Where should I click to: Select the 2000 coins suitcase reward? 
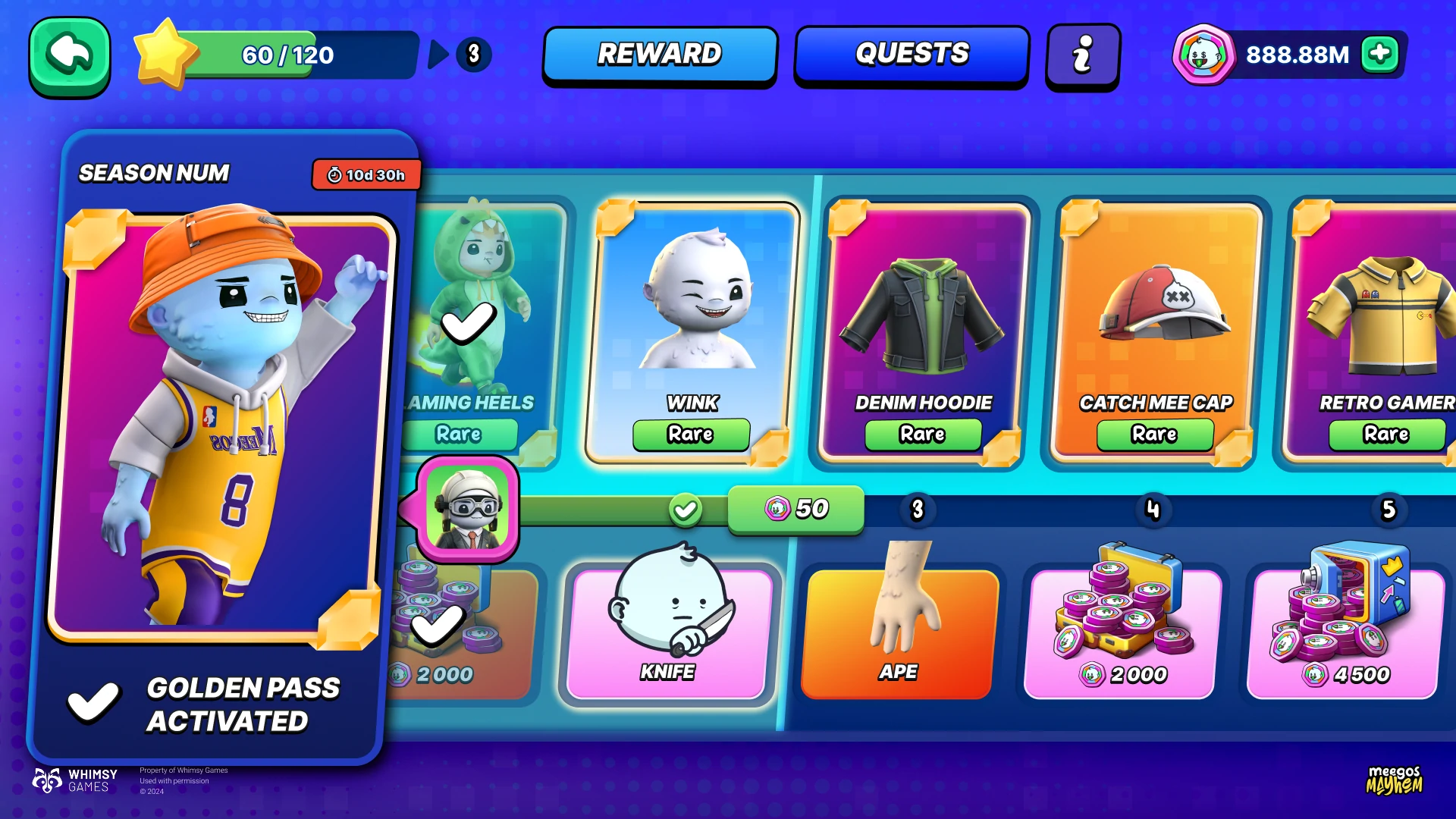pyautogui.click(x=1122, y=629)
